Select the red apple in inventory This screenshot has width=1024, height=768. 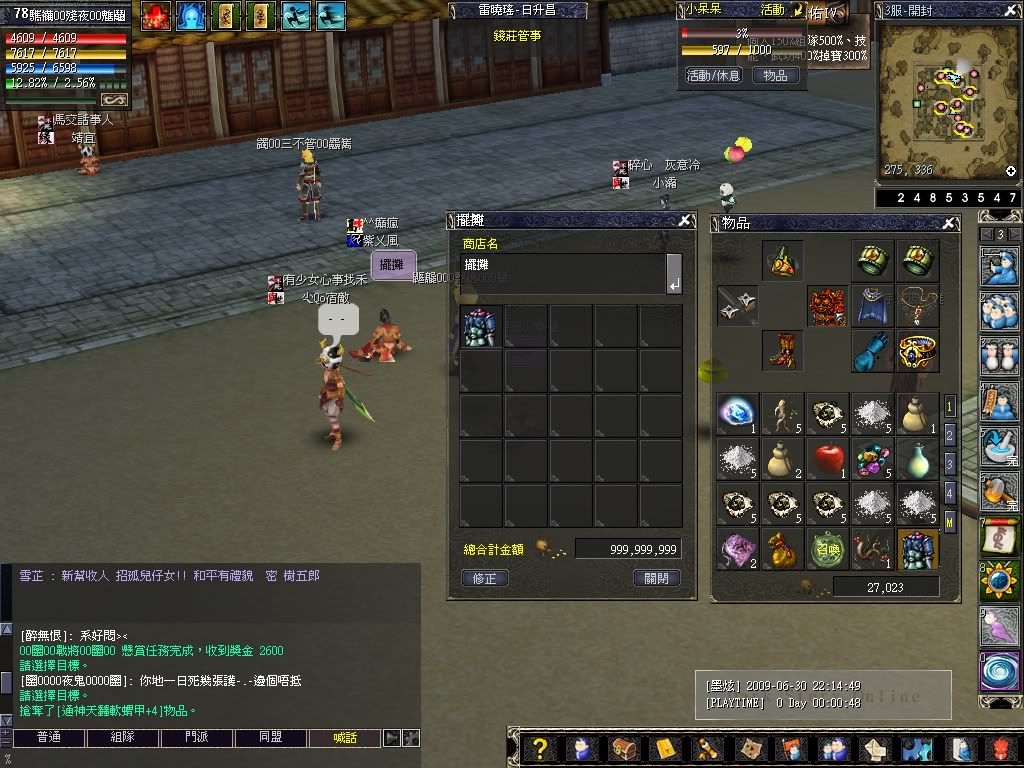pyautogui.click(x=828, y=460)
